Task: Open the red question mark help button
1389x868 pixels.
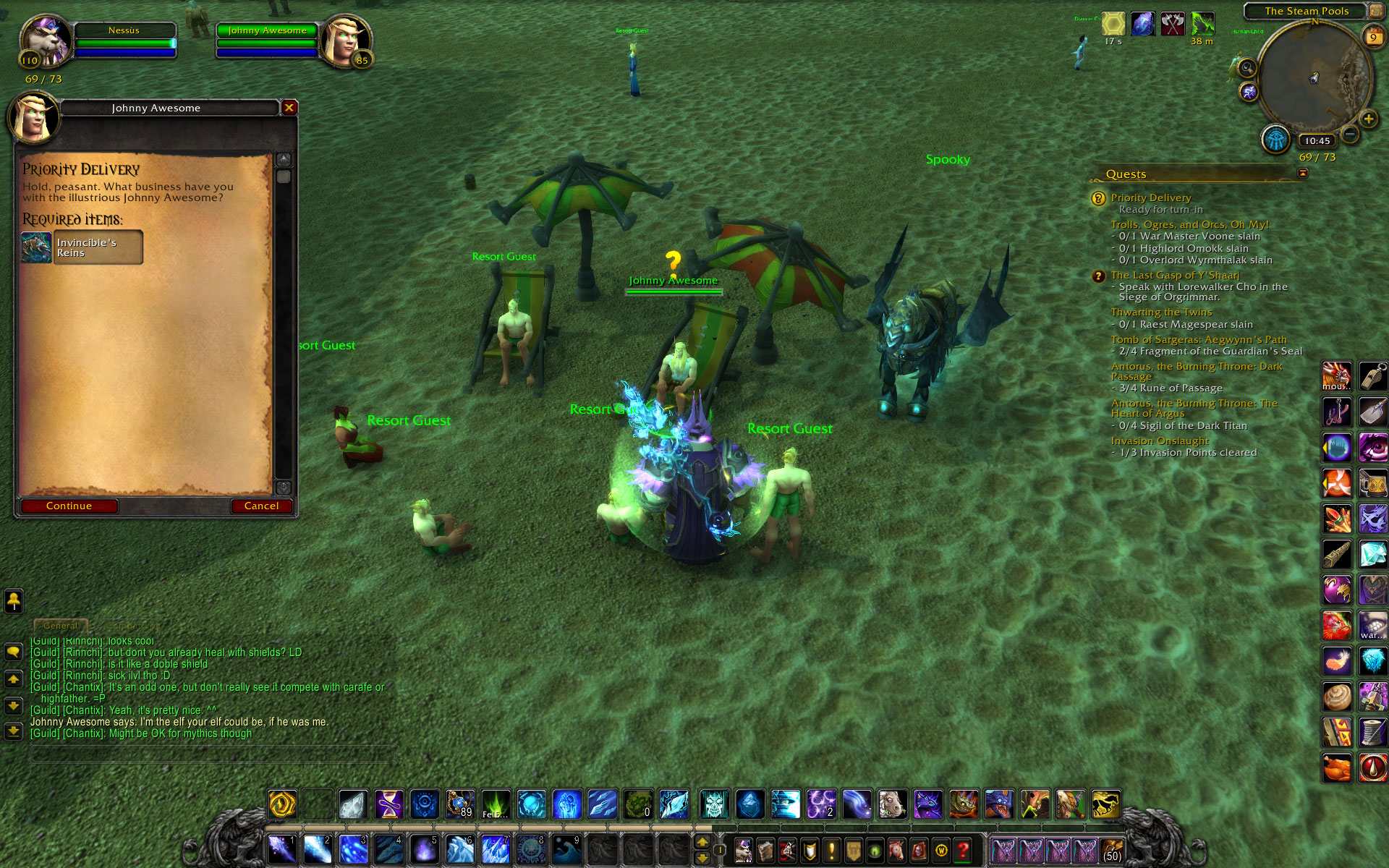Action: 963,850
